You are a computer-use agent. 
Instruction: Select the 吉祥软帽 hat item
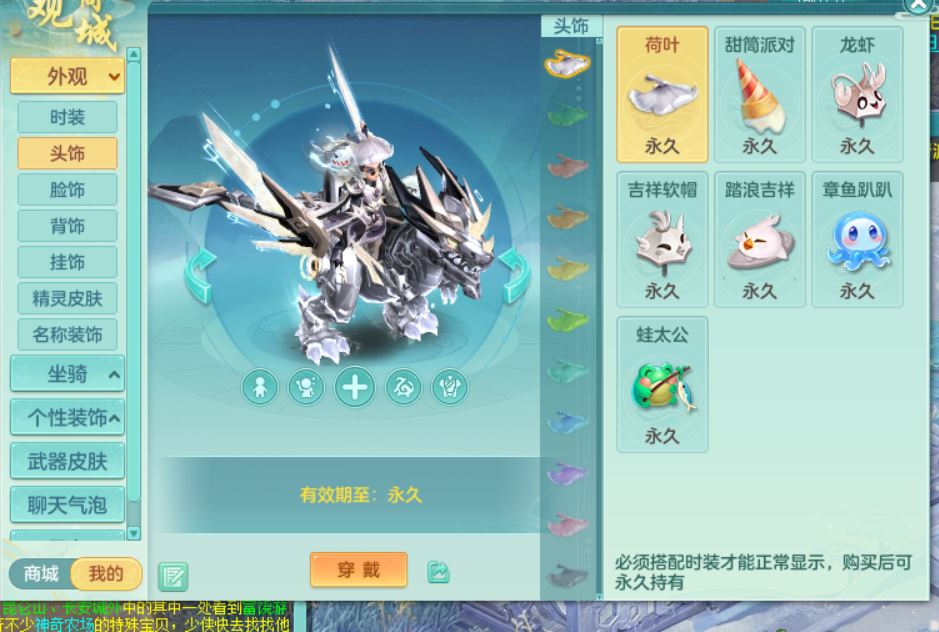662,240
